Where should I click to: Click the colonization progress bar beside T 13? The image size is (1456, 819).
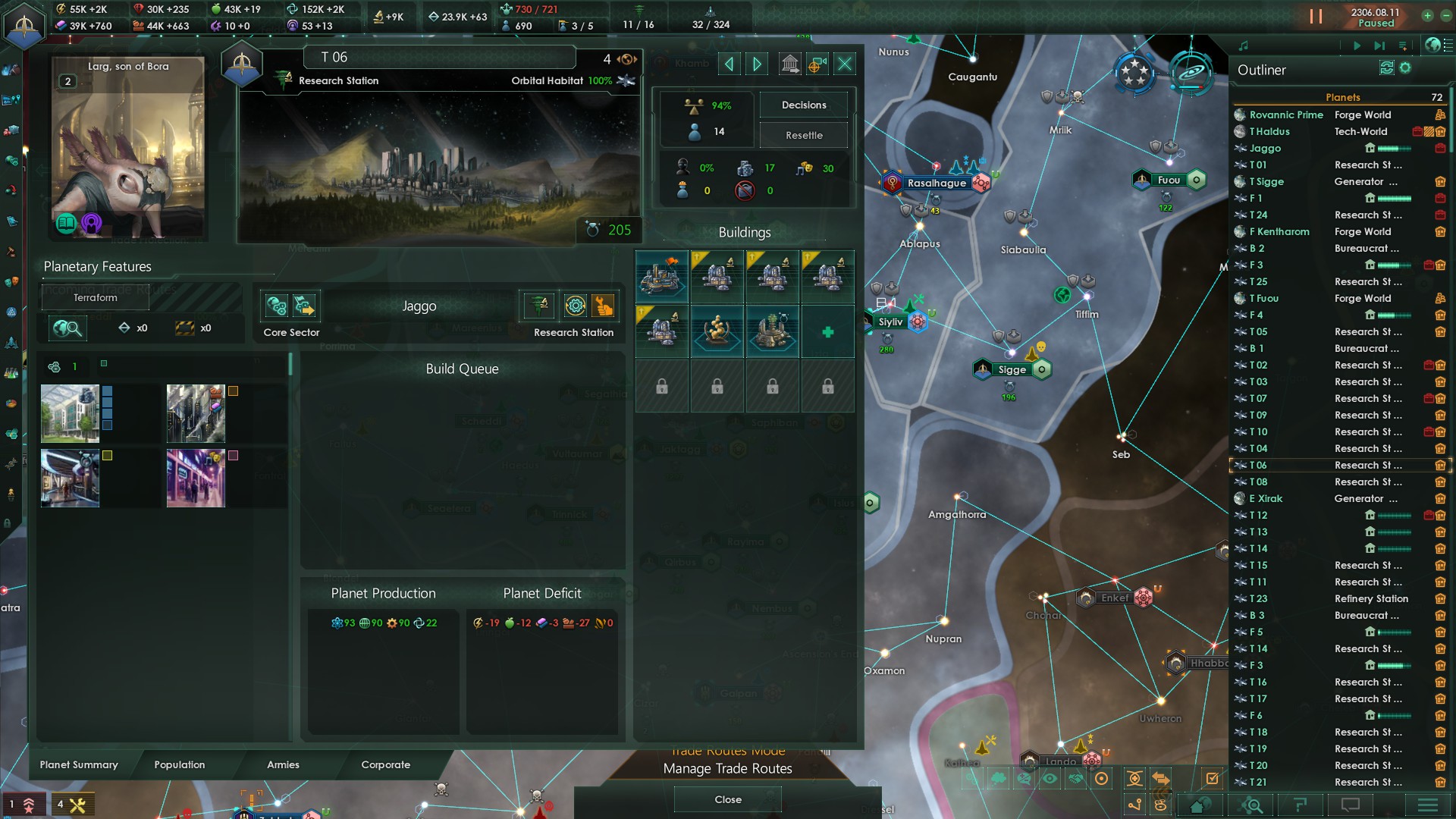pos(1395,532)
